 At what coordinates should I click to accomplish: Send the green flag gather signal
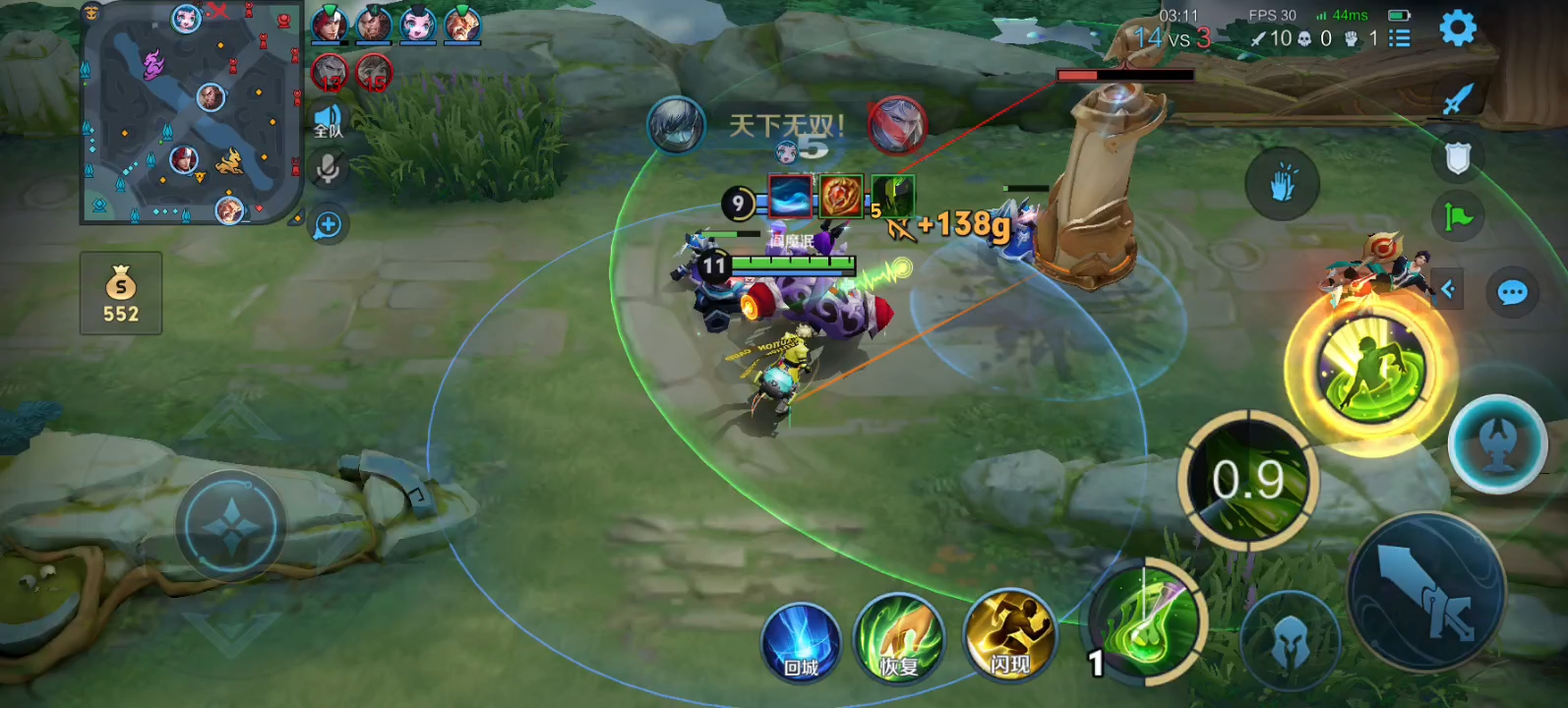[x=1457, y=216]
